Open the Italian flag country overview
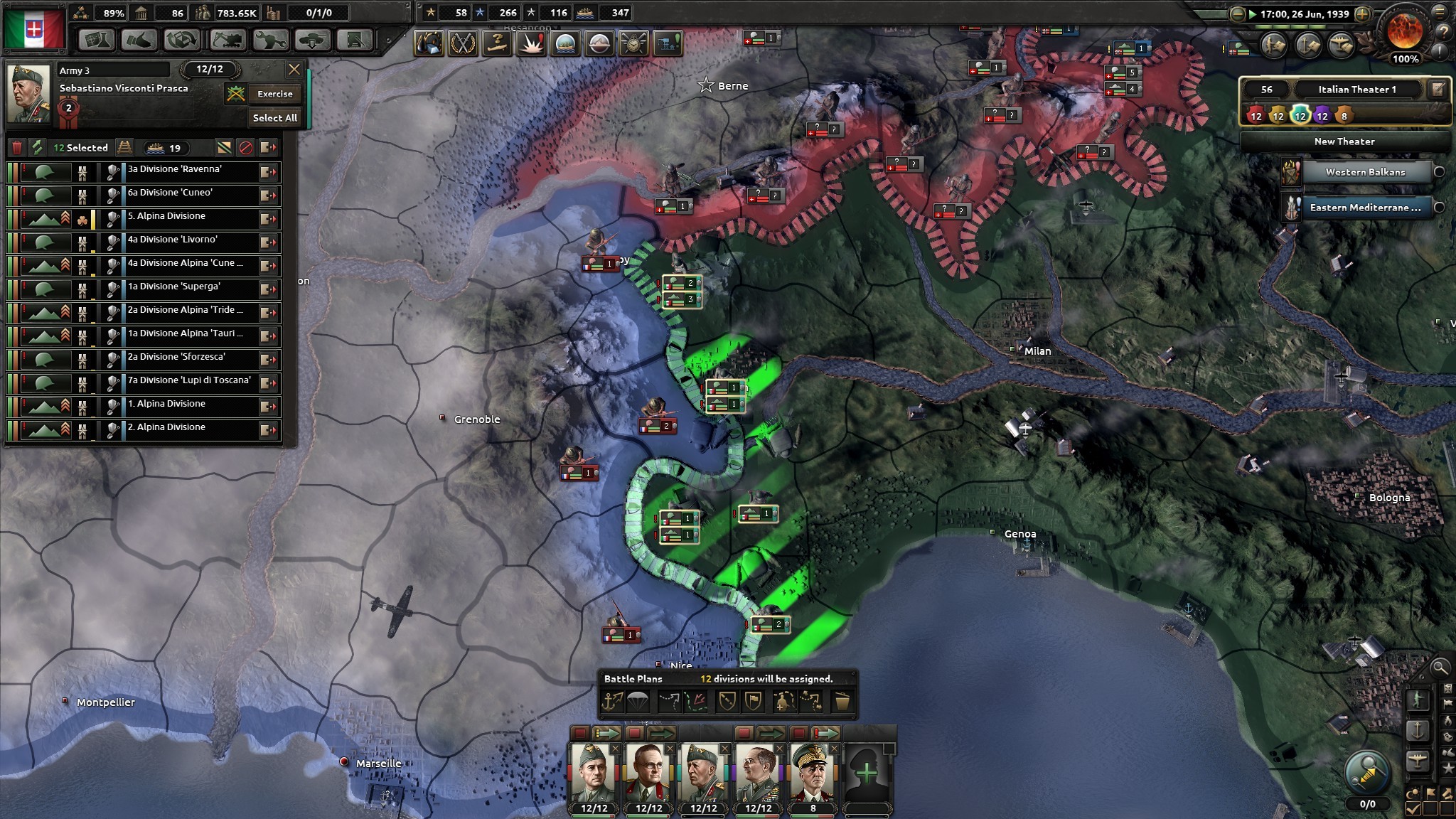The height and width of the screenshot is (819, 1456). (34, 28)
